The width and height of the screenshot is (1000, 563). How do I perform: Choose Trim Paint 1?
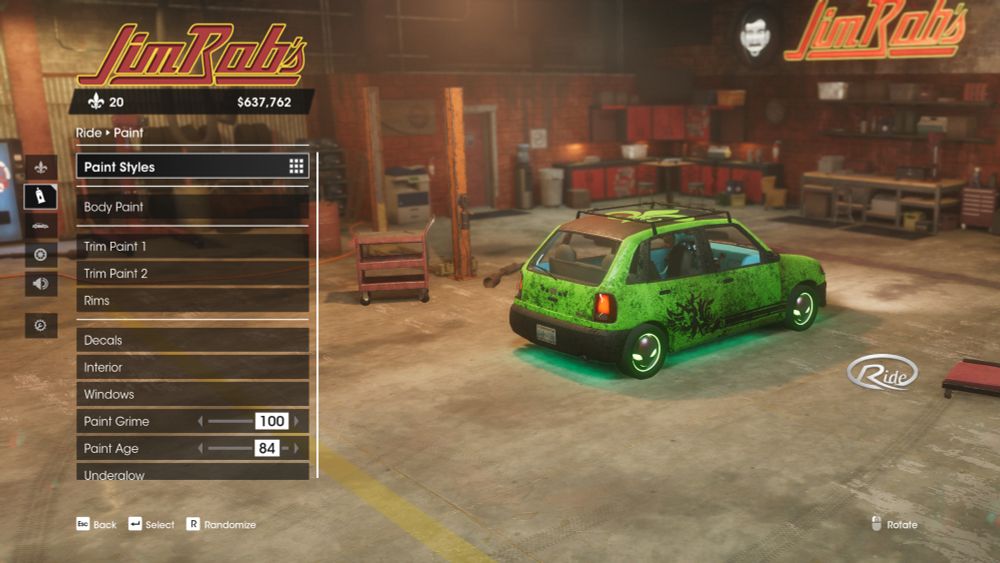[x=192, y=246]
